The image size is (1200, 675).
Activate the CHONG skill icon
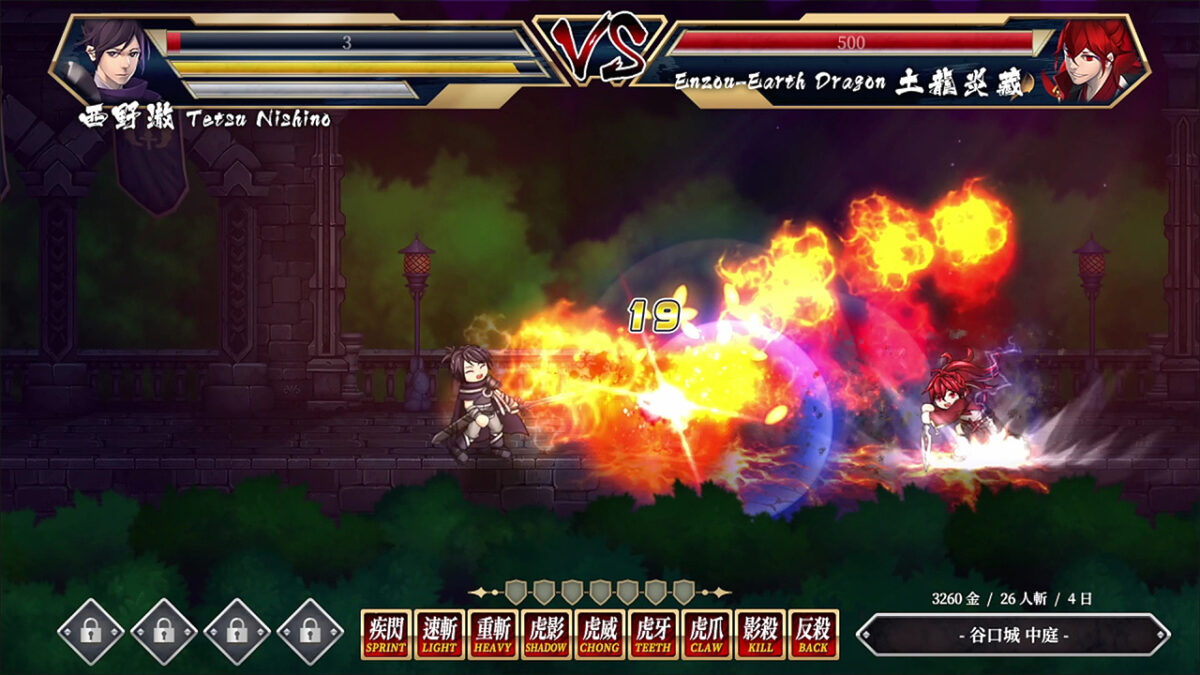pyautogui.click(x=601, y=634)
